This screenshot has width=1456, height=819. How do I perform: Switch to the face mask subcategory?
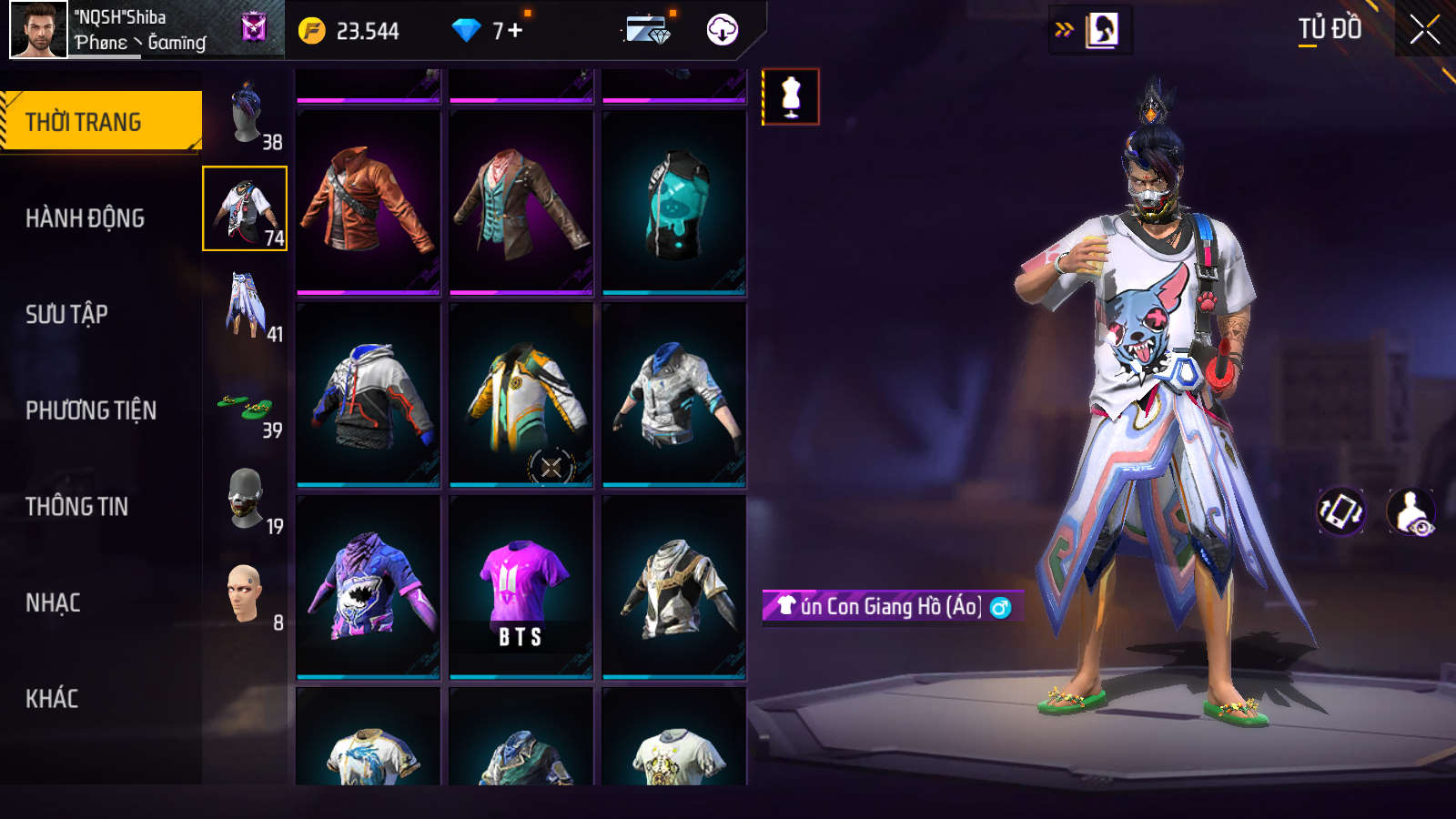tap(246, 499)
